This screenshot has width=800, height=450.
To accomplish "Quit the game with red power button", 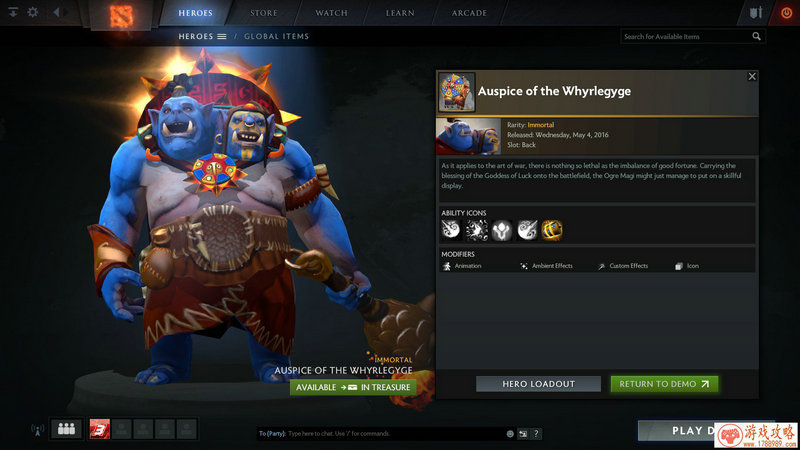I will coord(783,13).
